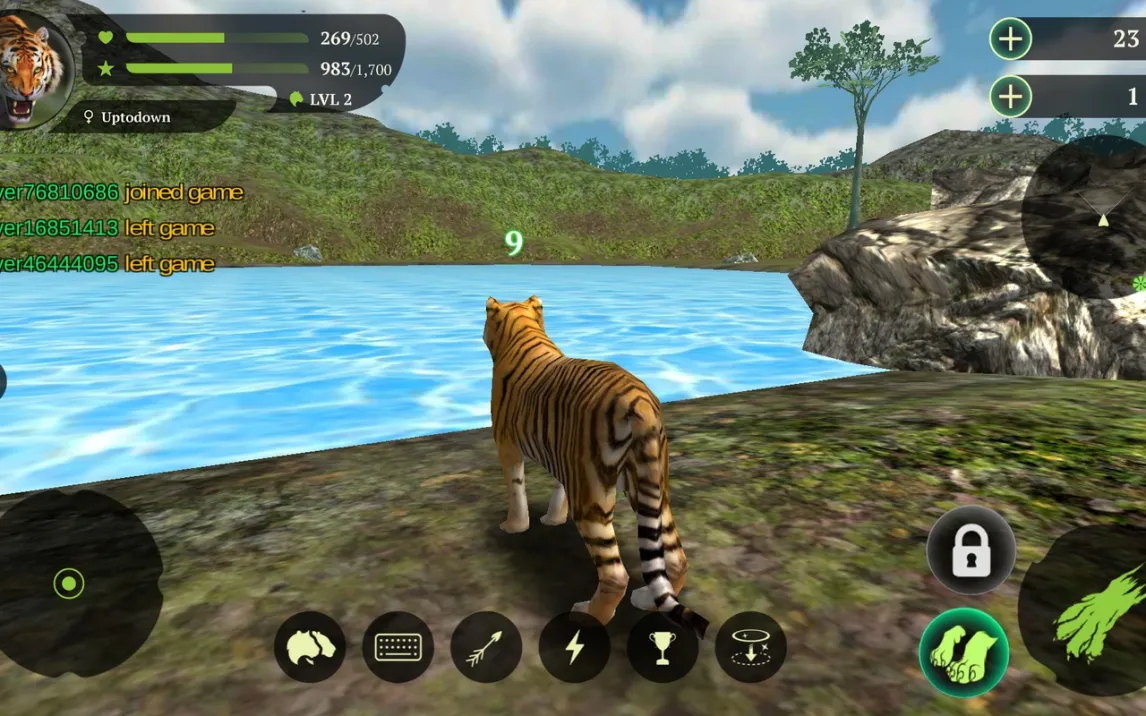Attack with the green claw button
The height and width of the screenshot is (716, 1146).
(x=1094, y=608)
